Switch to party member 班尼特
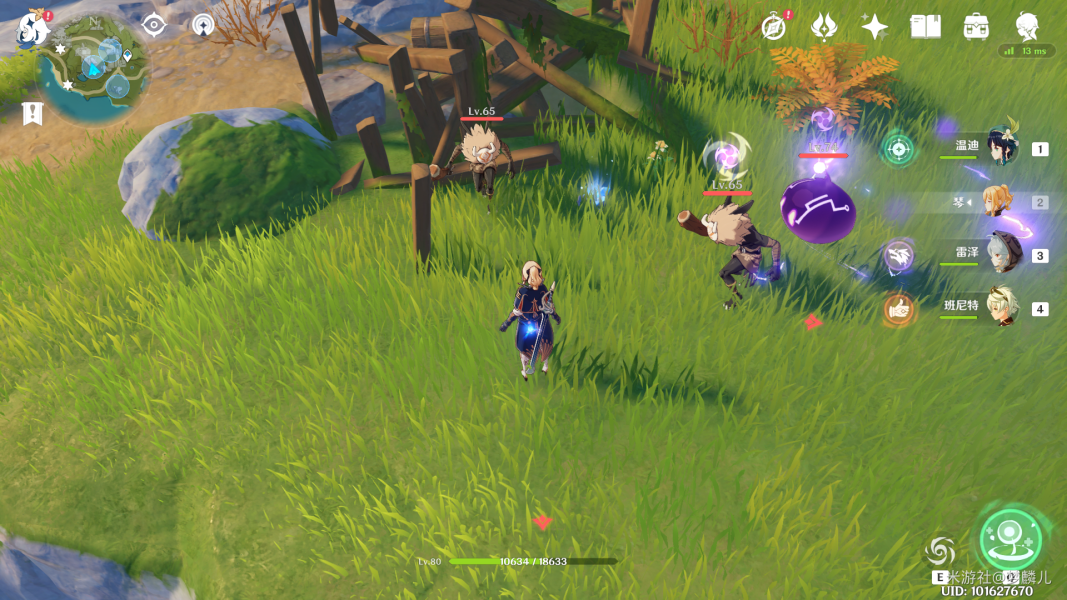The height and width of the screenshot is (600, 1067). (x=1000, y=308)
